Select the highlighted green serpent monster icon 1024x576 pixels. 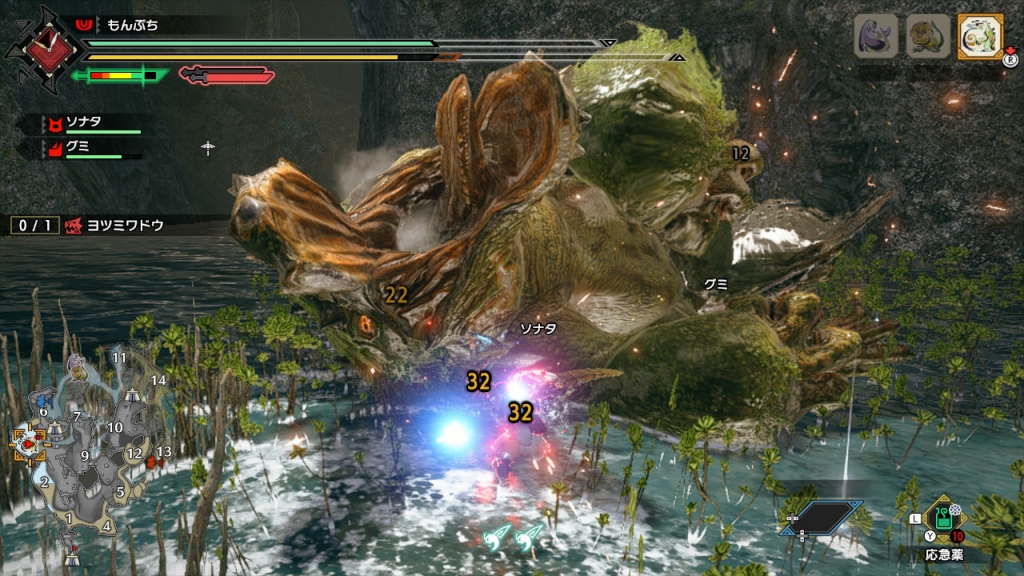(980, 37)
